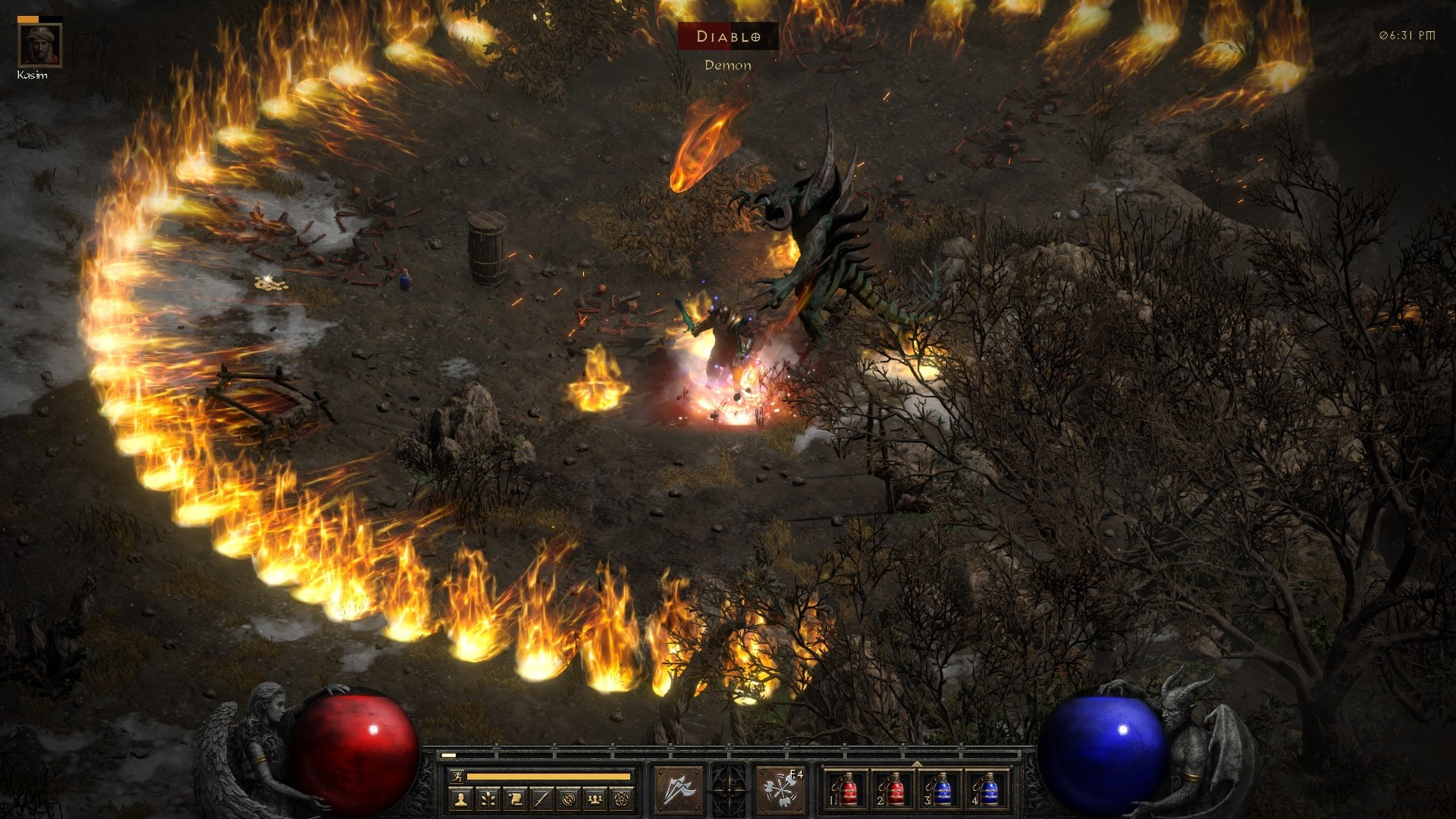The image size is (1456, 819).
Task: Drink the blue mana potion in belt slot 4
Action: coord(988,790)
